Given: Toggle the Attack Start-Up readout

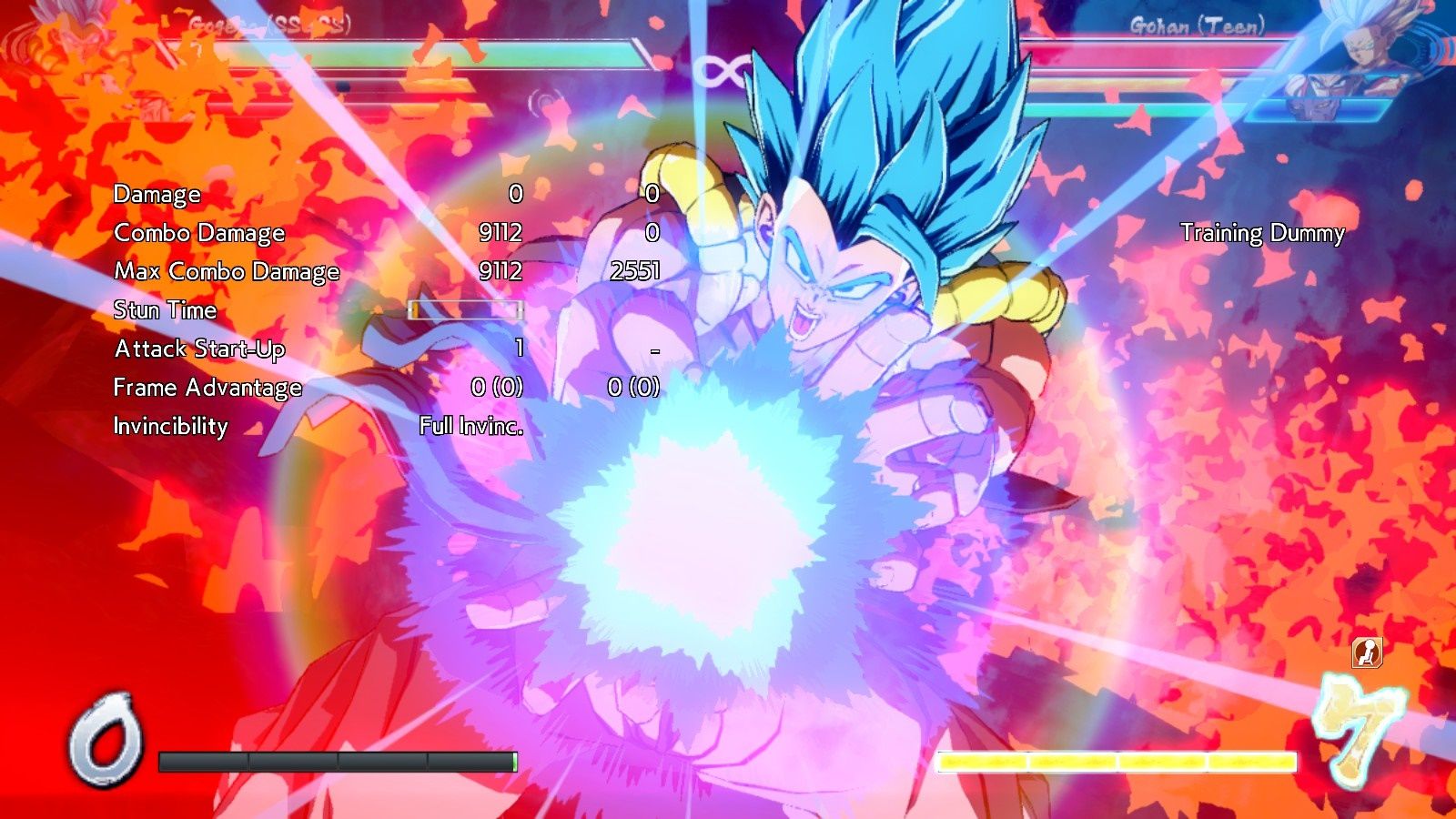Looking at the screenshot, I should [x=198, y=349].
